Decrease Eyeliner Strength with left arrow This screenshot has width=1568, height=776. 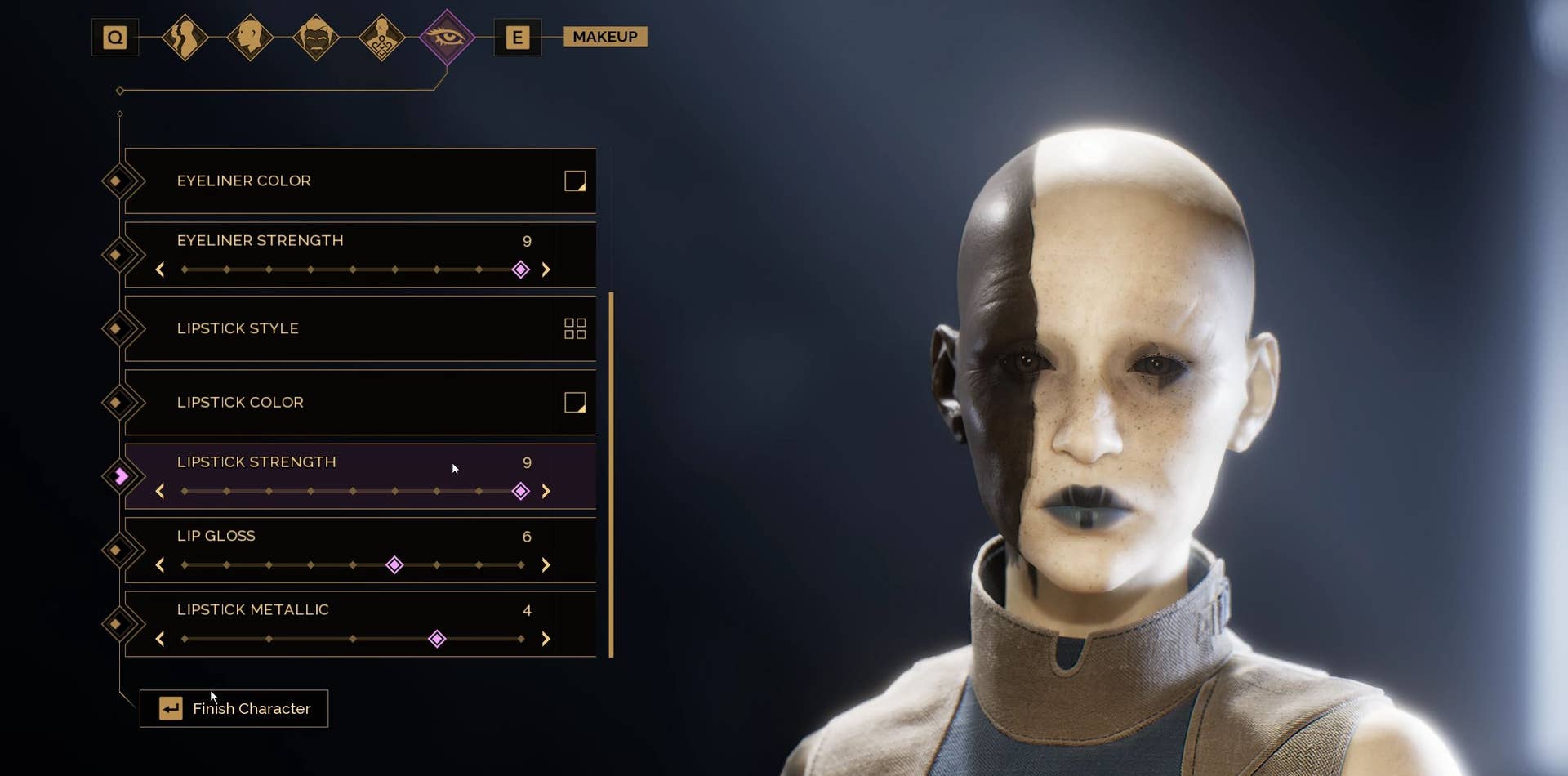pyautogui.click(x=160, y=270)
